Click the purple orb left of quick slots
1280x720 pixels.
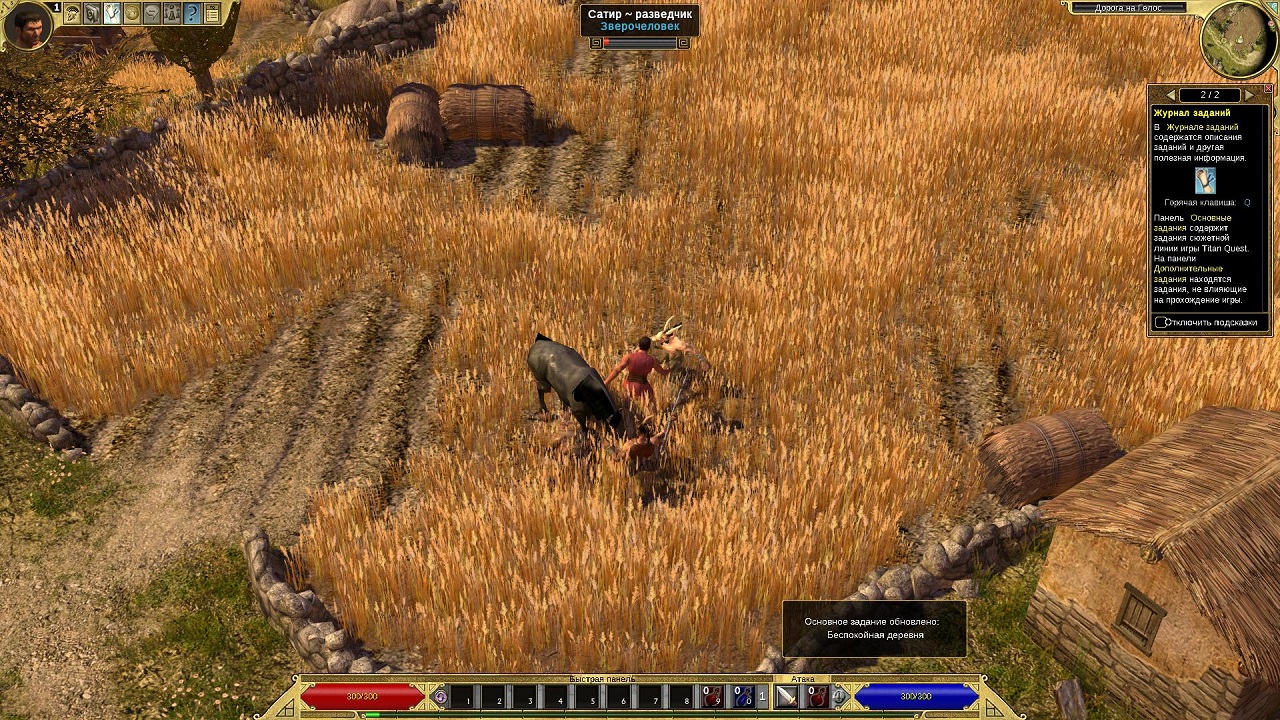point(440,696)
